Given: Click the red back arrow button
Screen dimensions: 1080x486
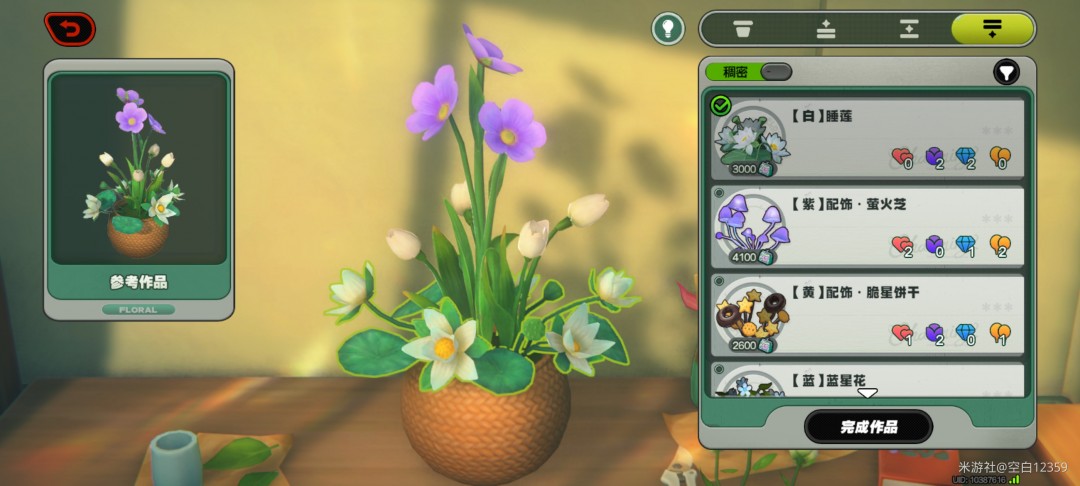Looking at the screenshot, I should pos(70,28).
